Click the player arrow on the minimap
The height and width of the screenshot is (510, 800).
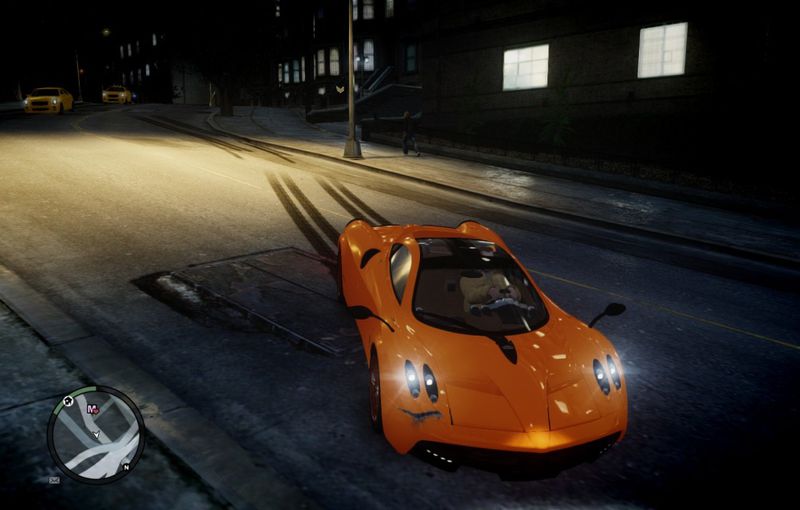[96, 436]
